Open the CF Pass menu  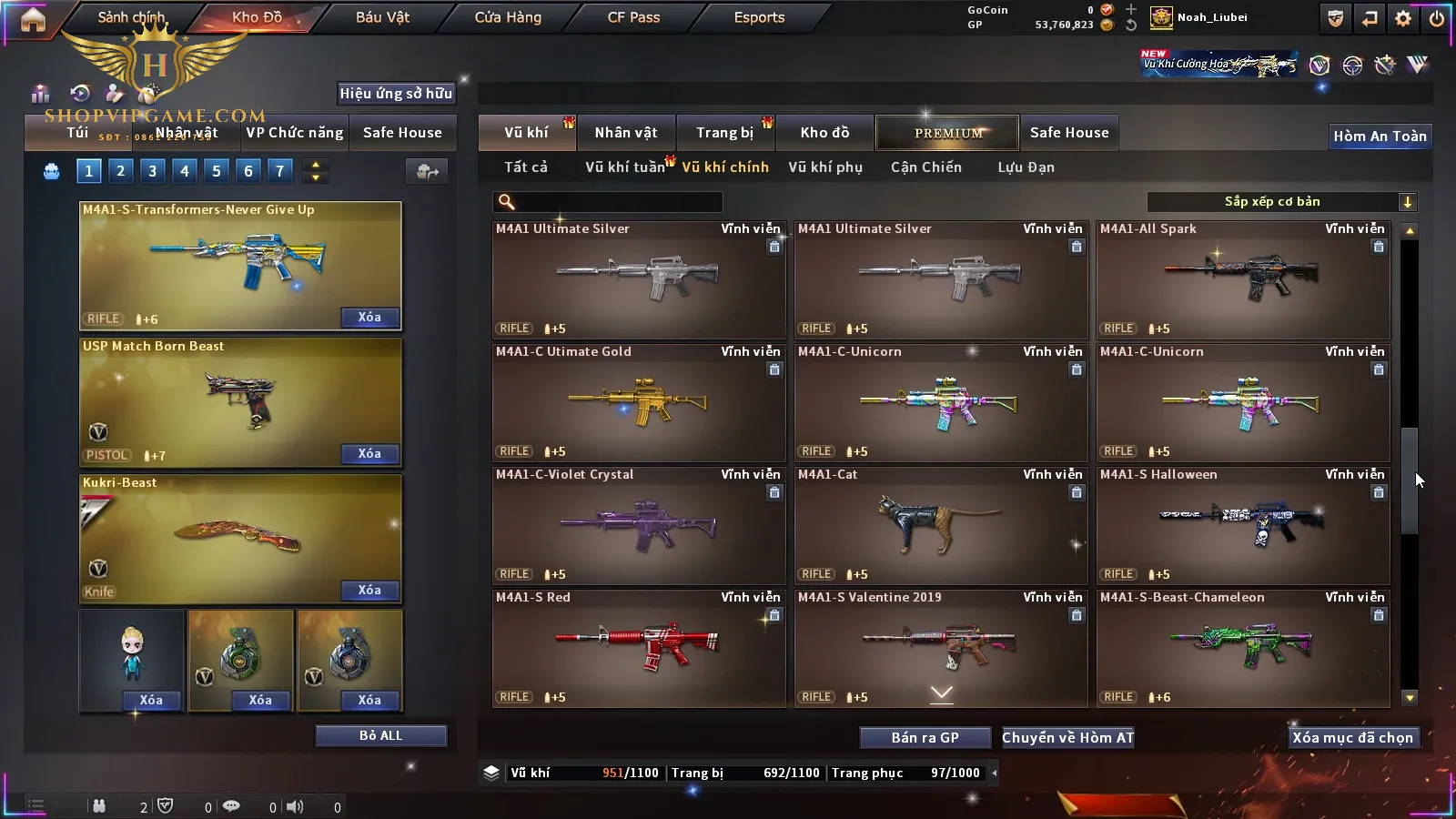(633, 17)
